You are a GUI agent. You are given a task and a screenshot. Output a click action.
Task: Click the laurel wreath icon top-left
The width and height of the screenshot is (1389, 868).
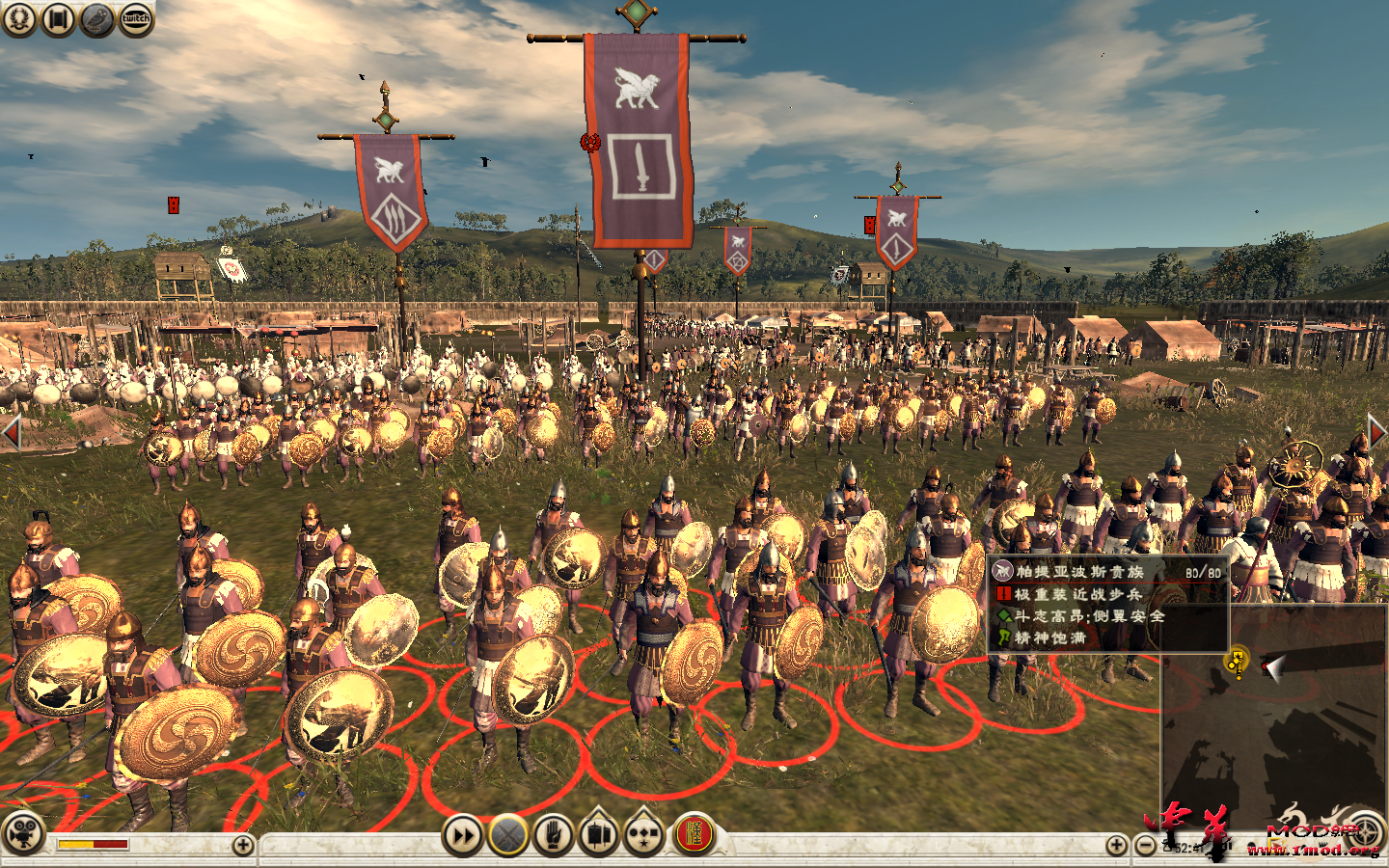19,18
